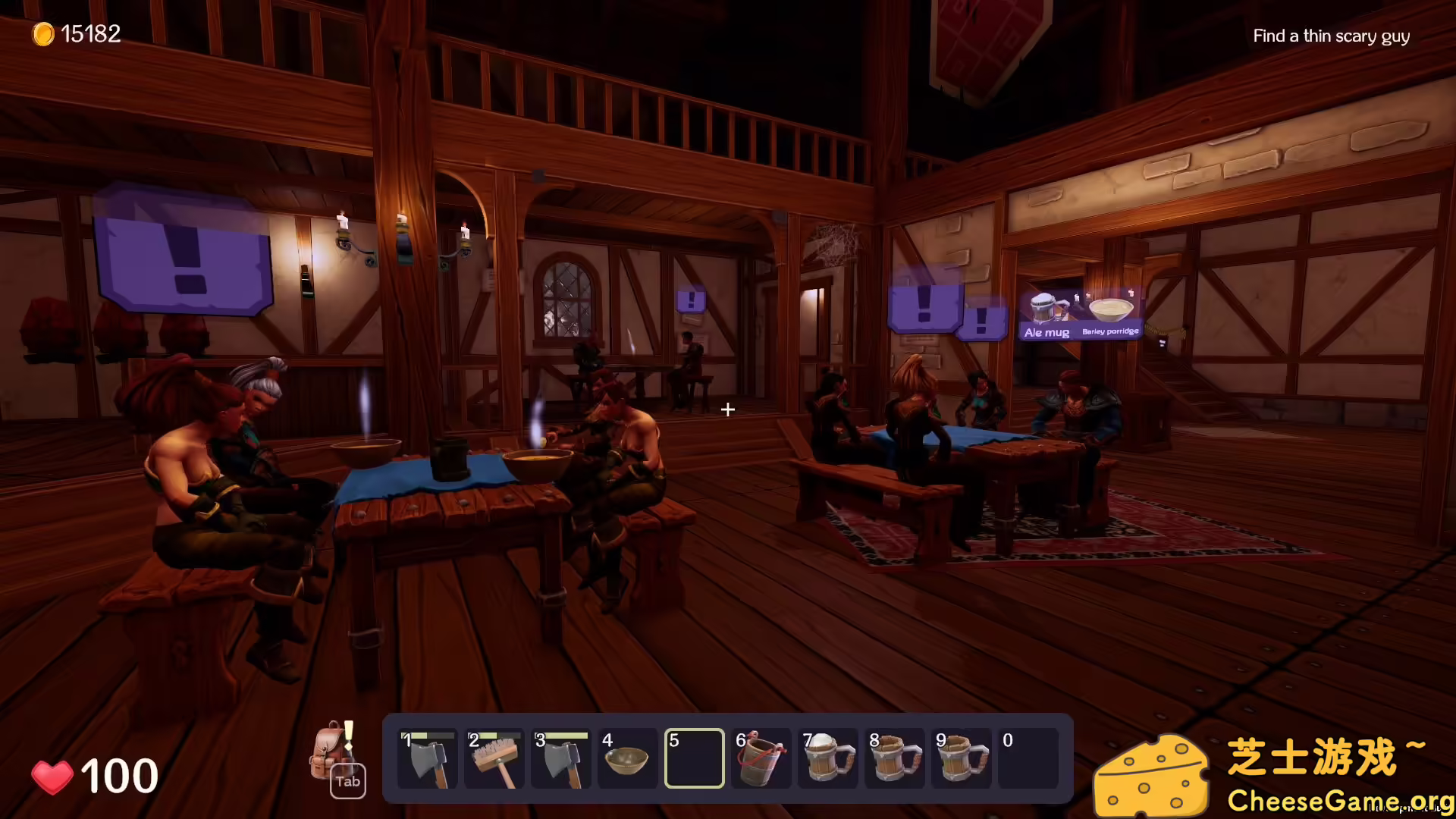1456x819 pixels.
Task: Click the gold coin icon near 15182
Action: 43,33
